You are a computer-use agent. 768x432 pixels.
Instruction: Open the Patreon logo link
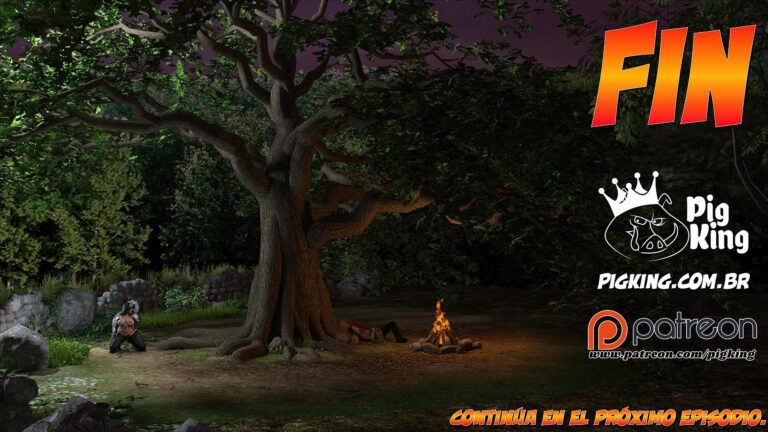pos(672,329)
